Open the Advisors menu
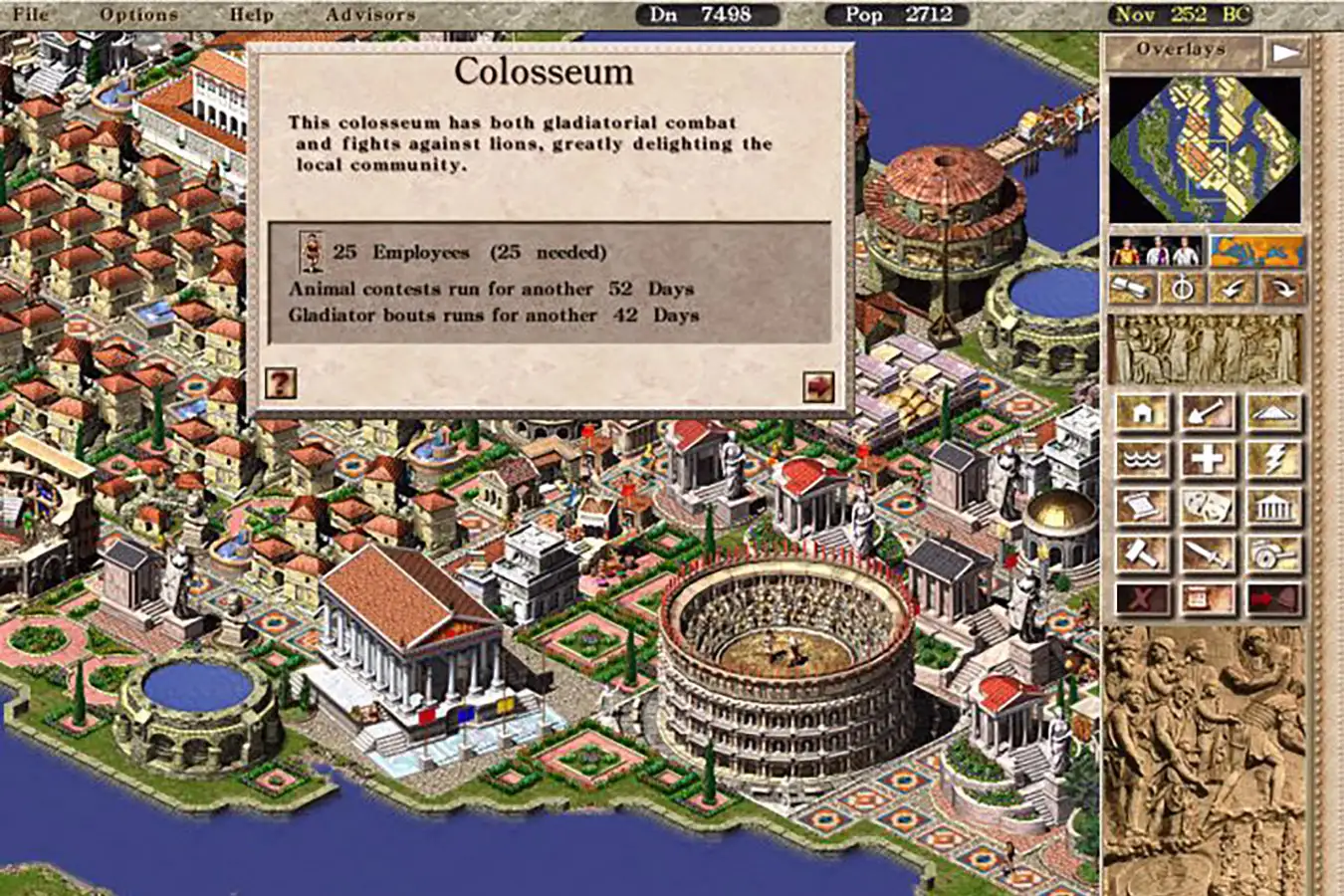The image size is (1344, 896). pos(369,14)
